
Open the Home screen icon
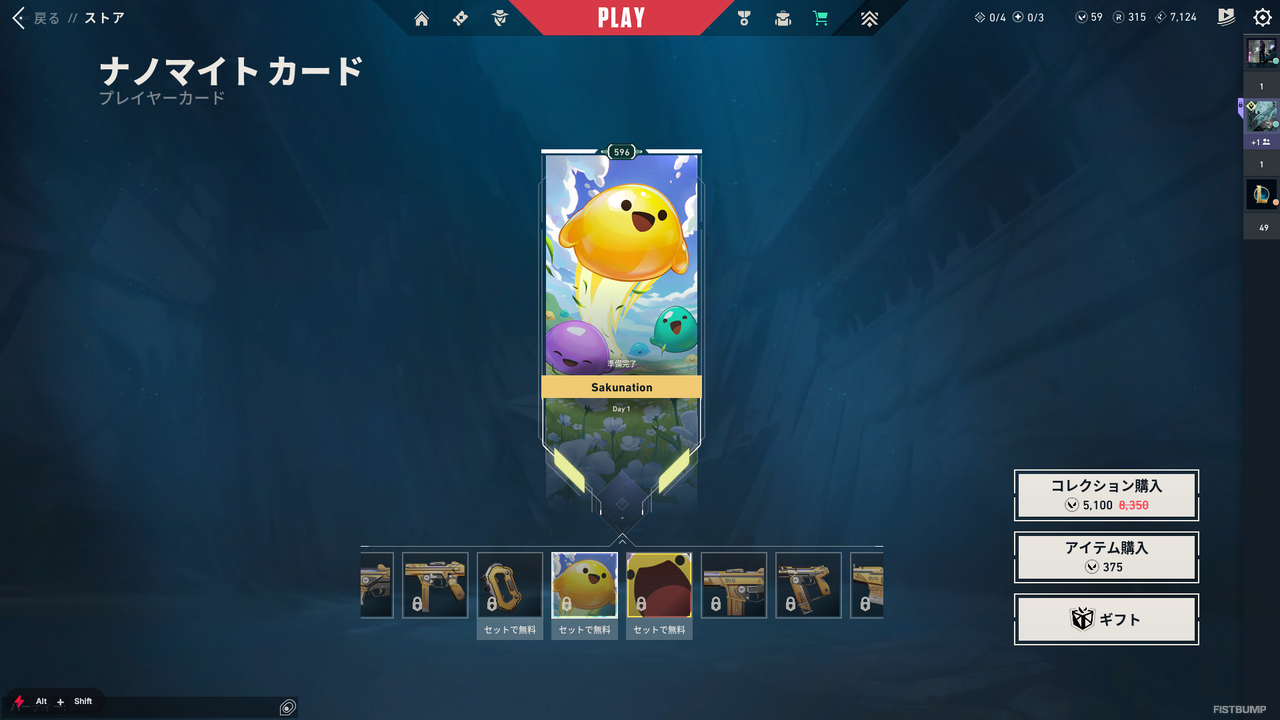pos(421,17)
